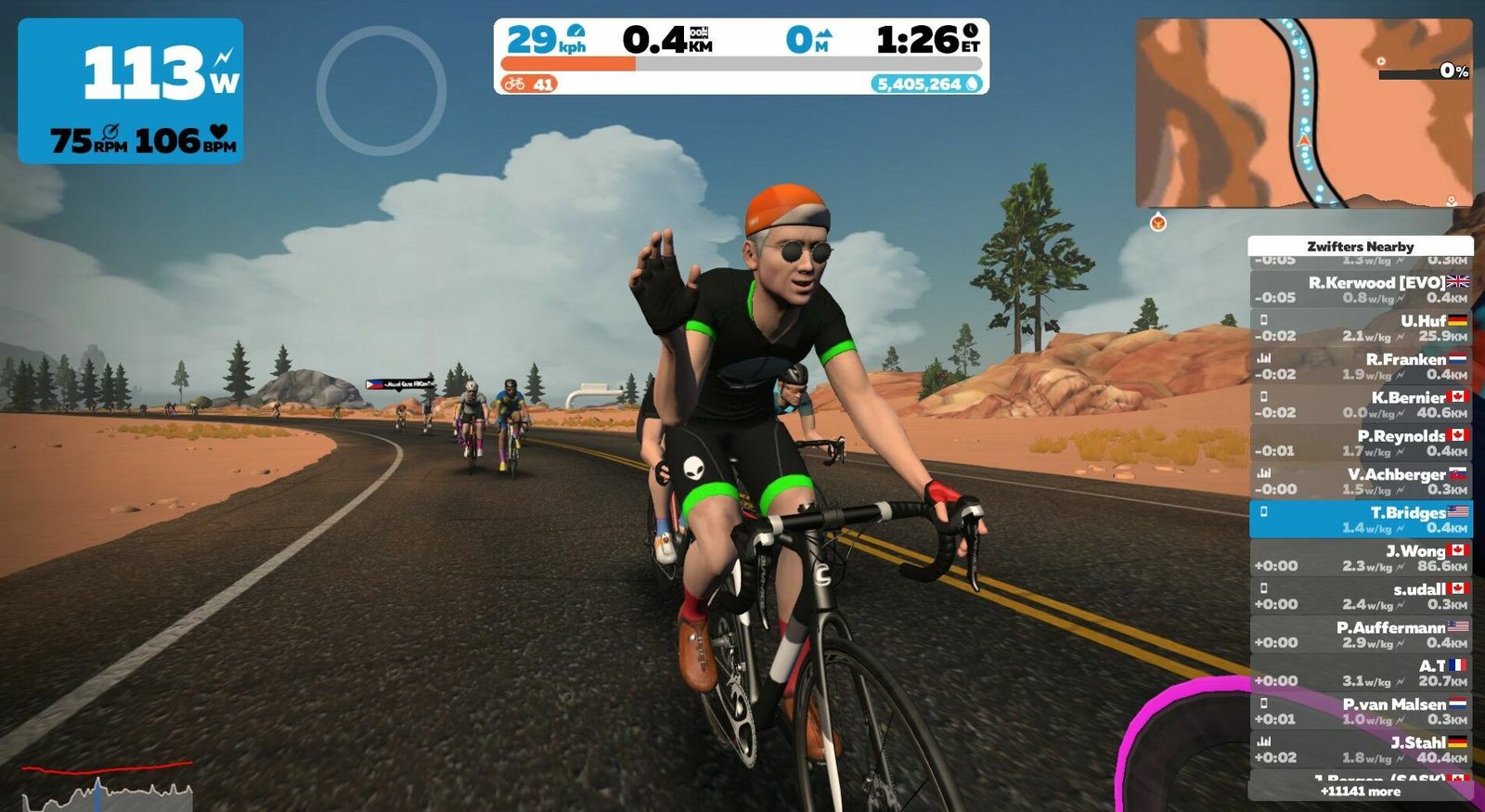Select J.Stahl in the rider list
This screenshot has width=1485, height=812.
(1360, 750)
